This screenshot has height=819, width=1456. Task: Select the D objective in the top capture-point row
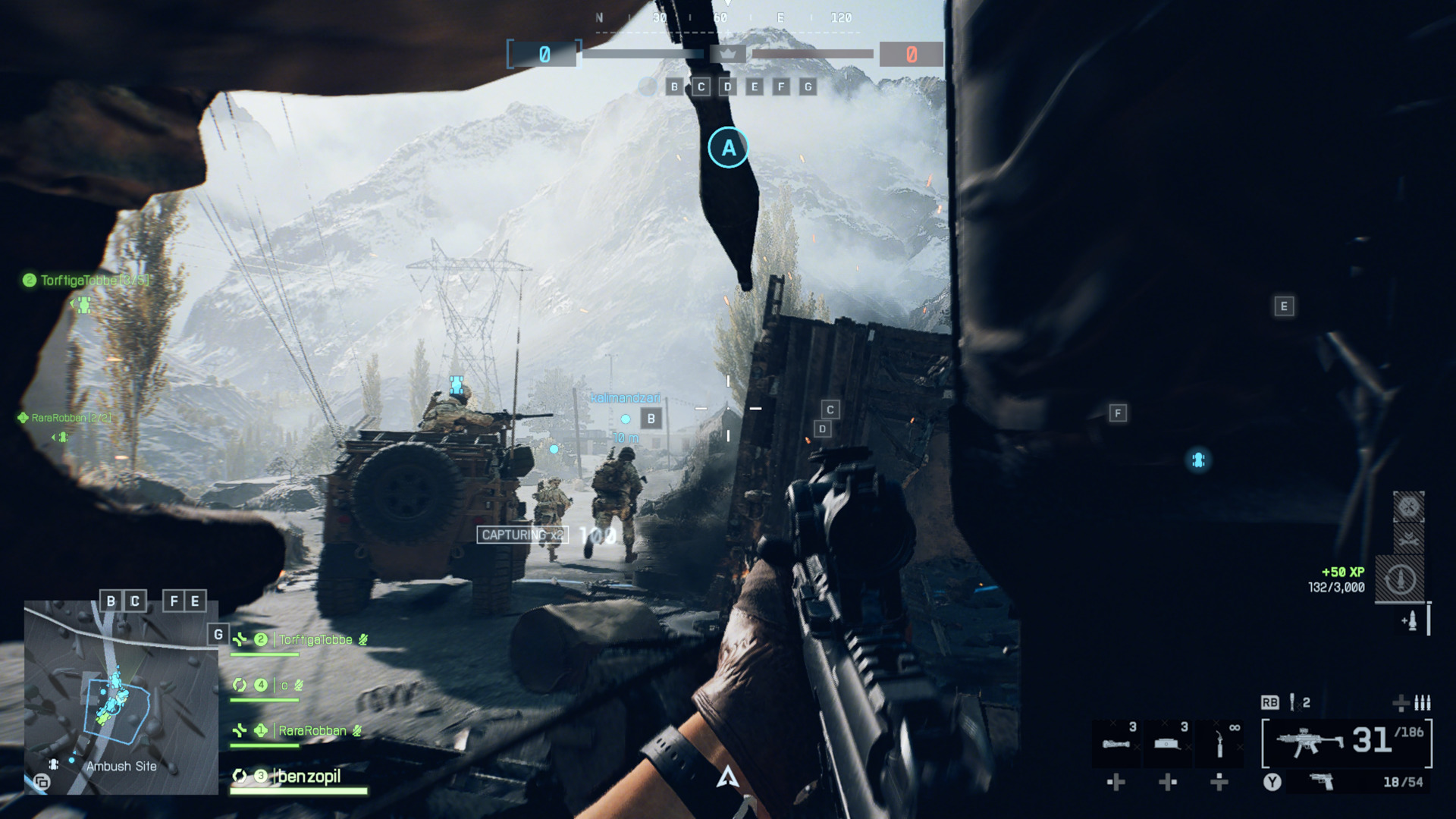(728, 87)
